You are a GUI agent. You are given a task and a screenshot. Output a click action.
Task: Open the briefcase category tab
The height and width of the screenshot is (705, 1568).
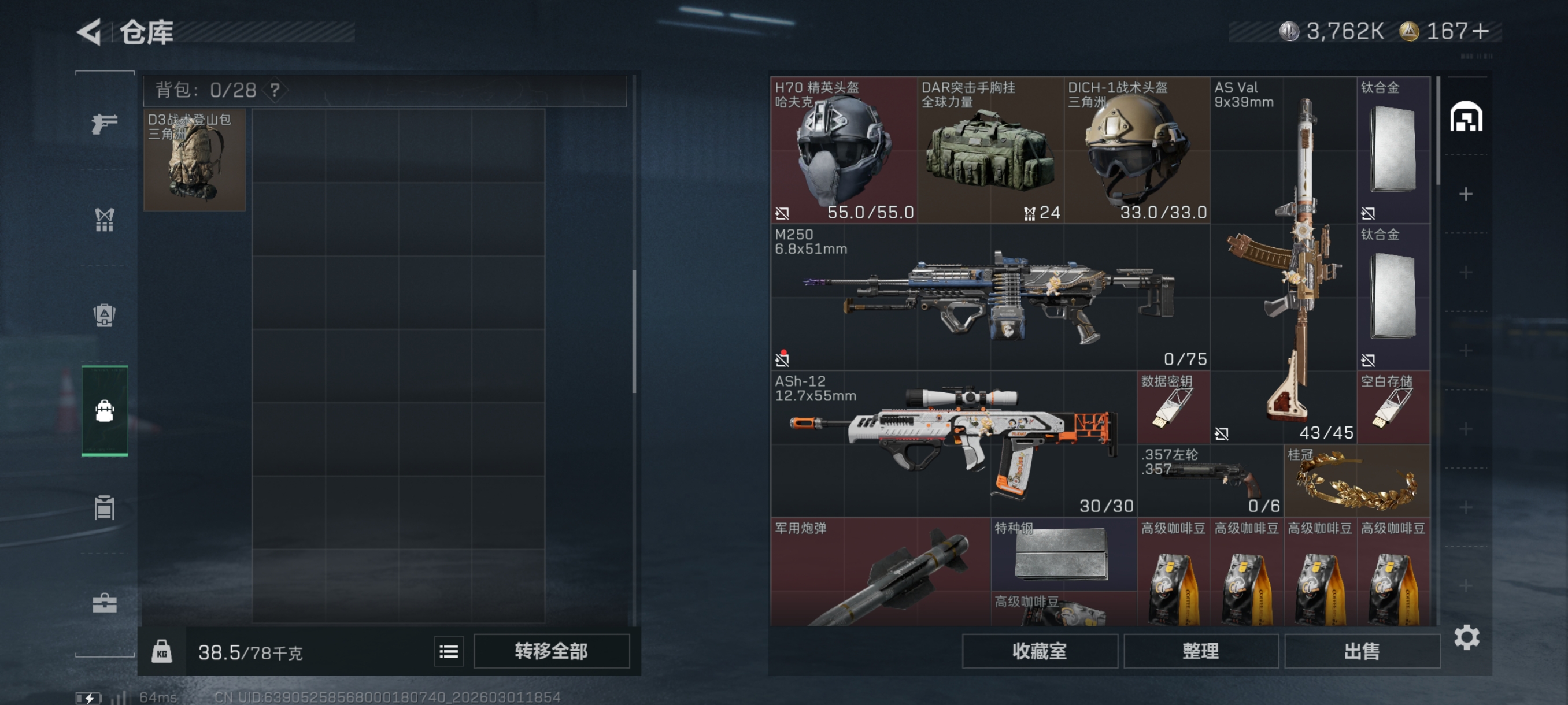(104, 603)
